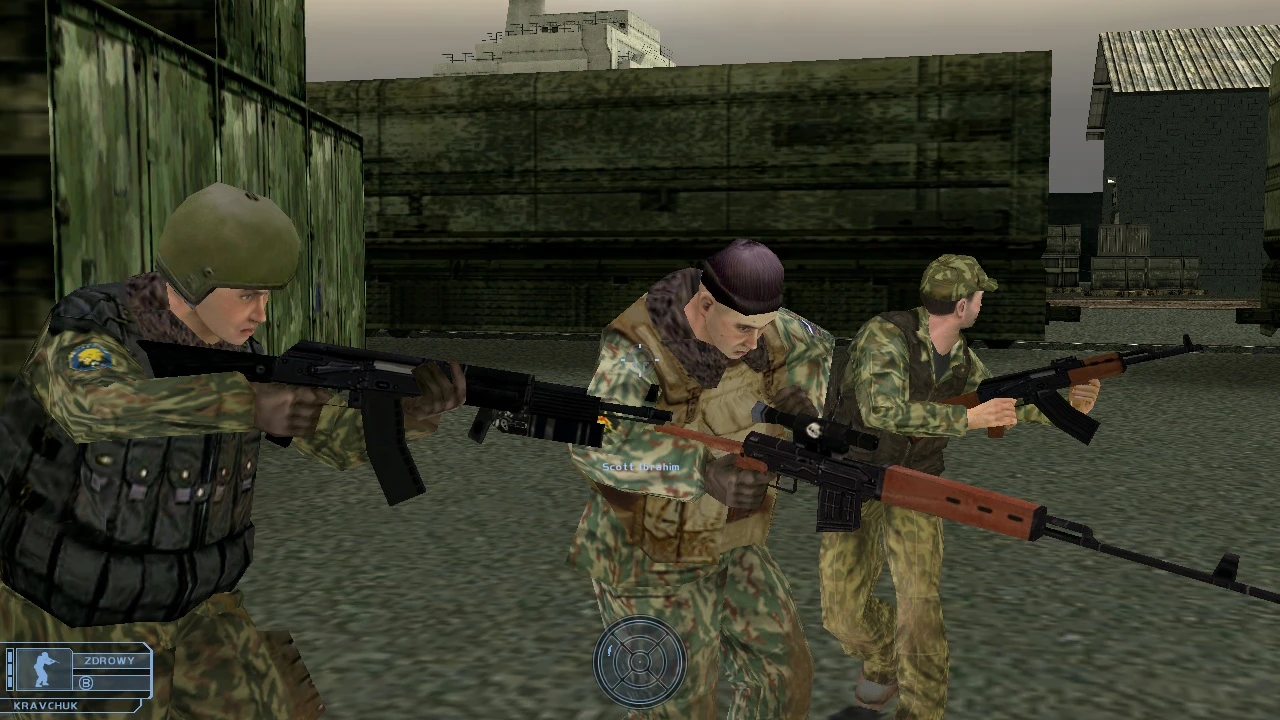Screen dimensions: 1280x720
Task: Expand the empty status row below ZDROWY
Action: pyautogui.click(x=110, y=671)
